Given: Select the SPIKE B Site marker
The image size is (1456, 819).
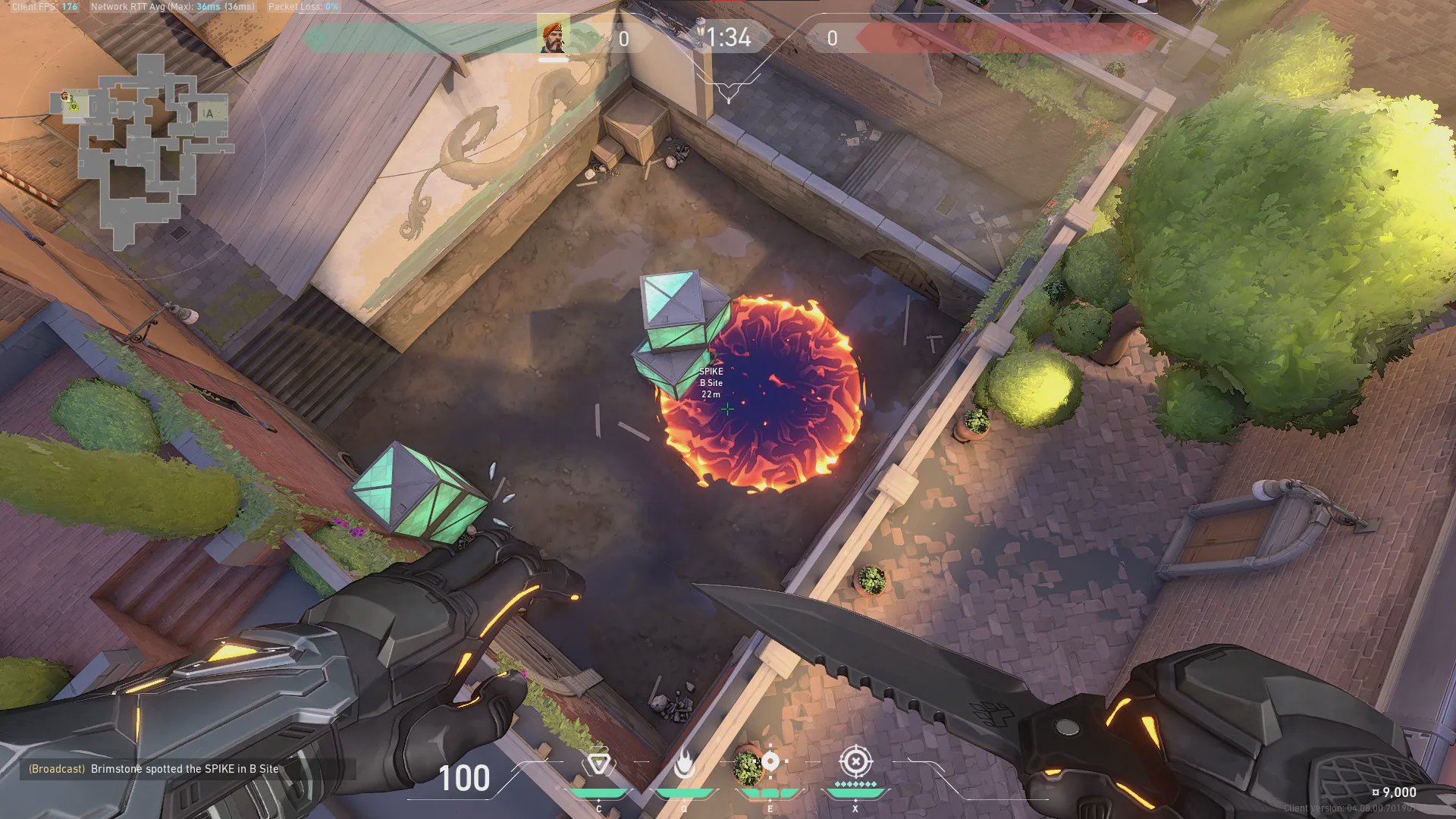Looking at the screenshot, I should pos(711,382).
